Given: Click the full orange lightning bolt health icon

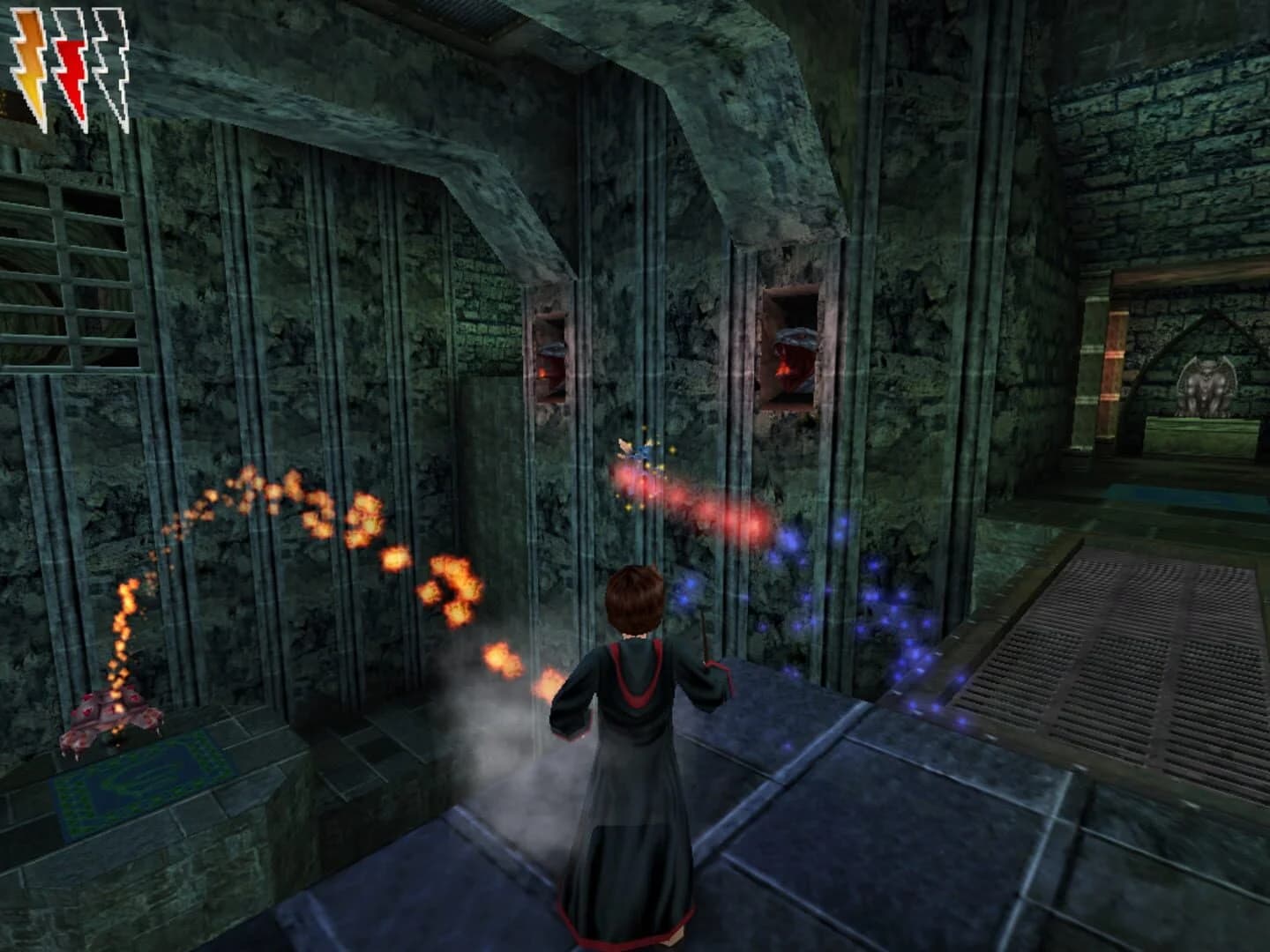Looking at the screenshot, I should click(31, 53).
